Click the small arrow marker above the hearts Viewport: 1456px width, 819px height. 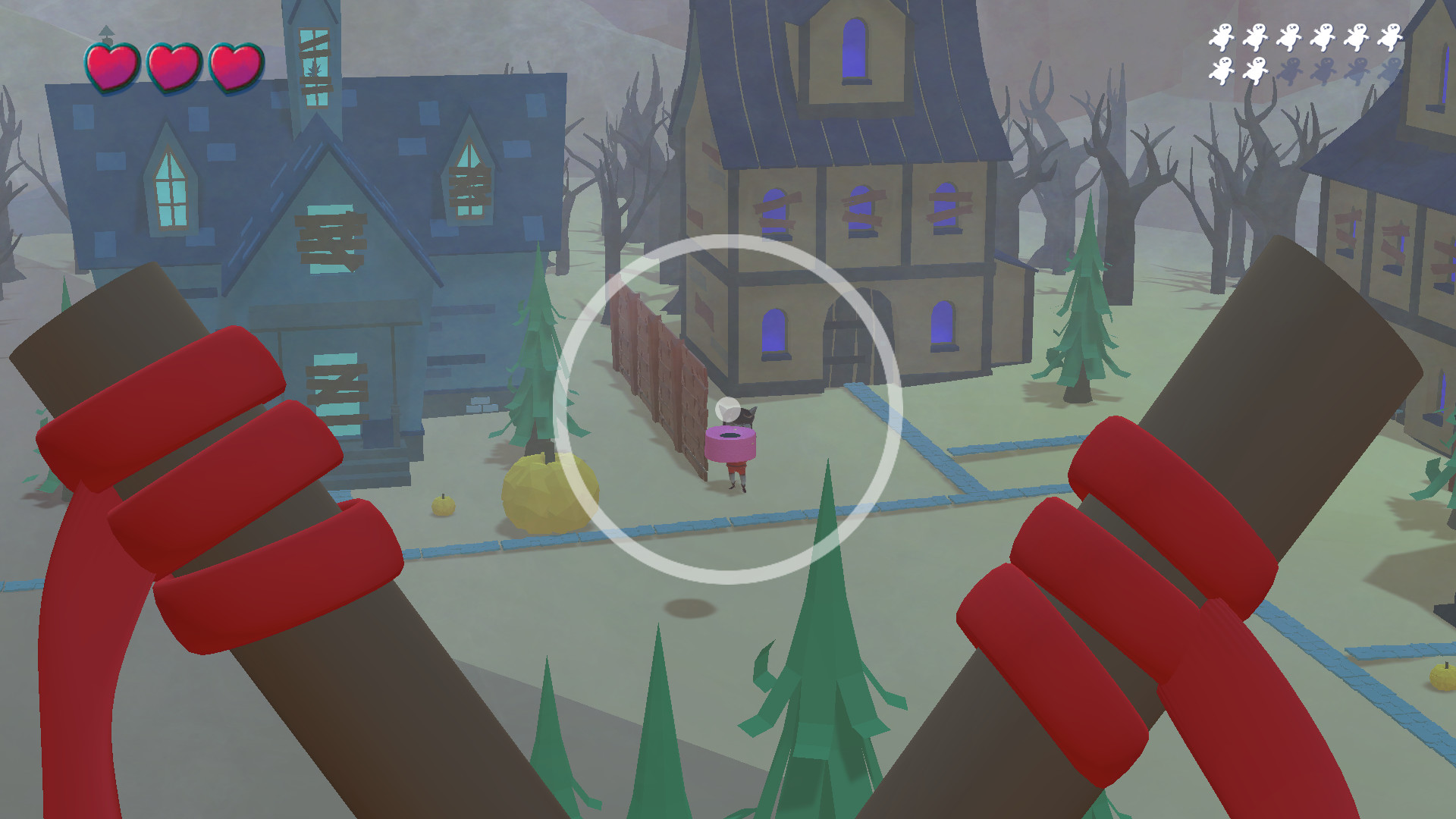coord(108,32)
